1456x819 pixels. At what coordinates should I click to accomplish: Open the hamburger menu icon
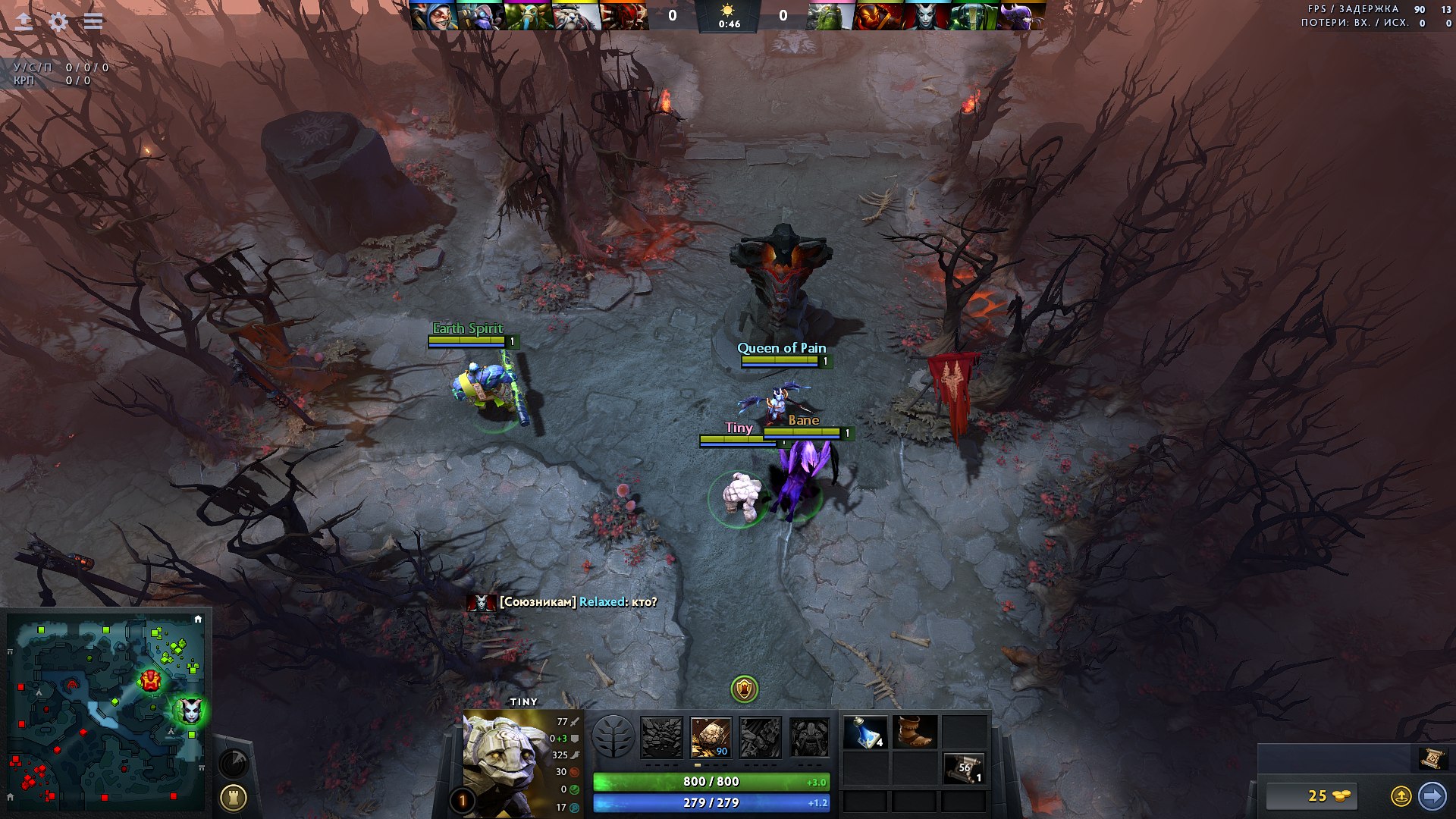(x=93, y=21)
